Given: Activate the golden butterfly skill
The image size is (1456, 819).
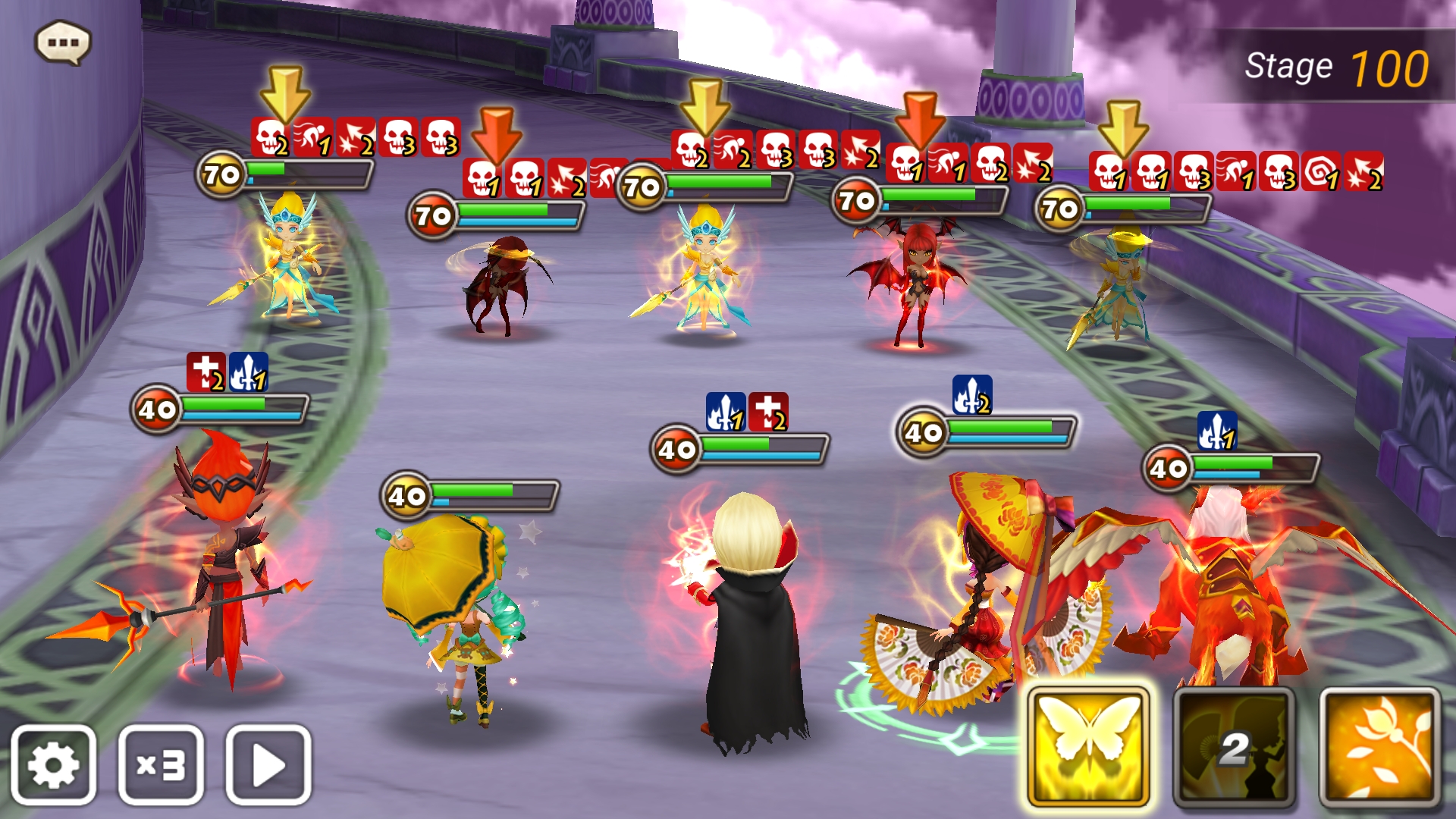Looking at the screenshot, I should (x=1088, y=747).
